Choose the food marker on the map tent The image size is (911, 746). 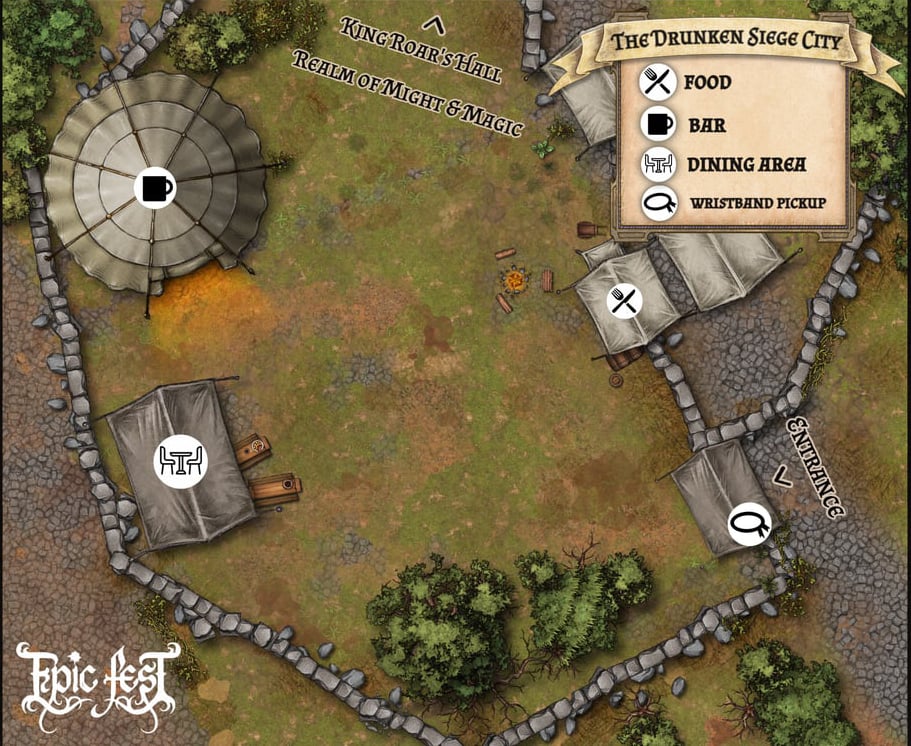(625, 300)
